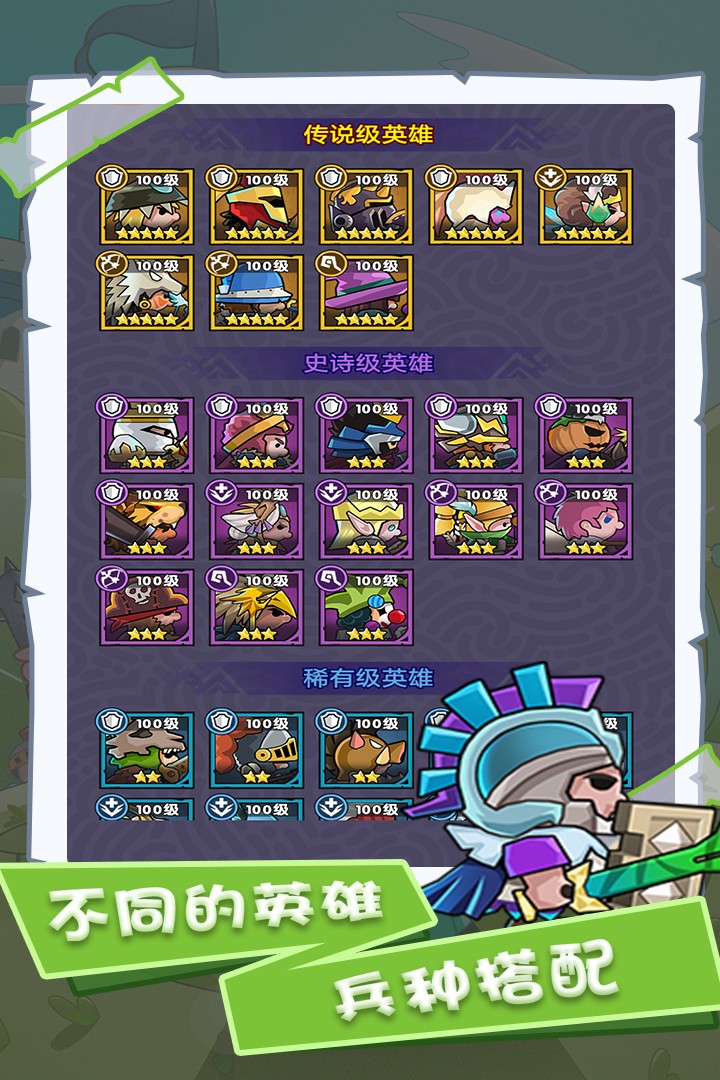Open the pink-haired bearded dwarf hero card

256,435
